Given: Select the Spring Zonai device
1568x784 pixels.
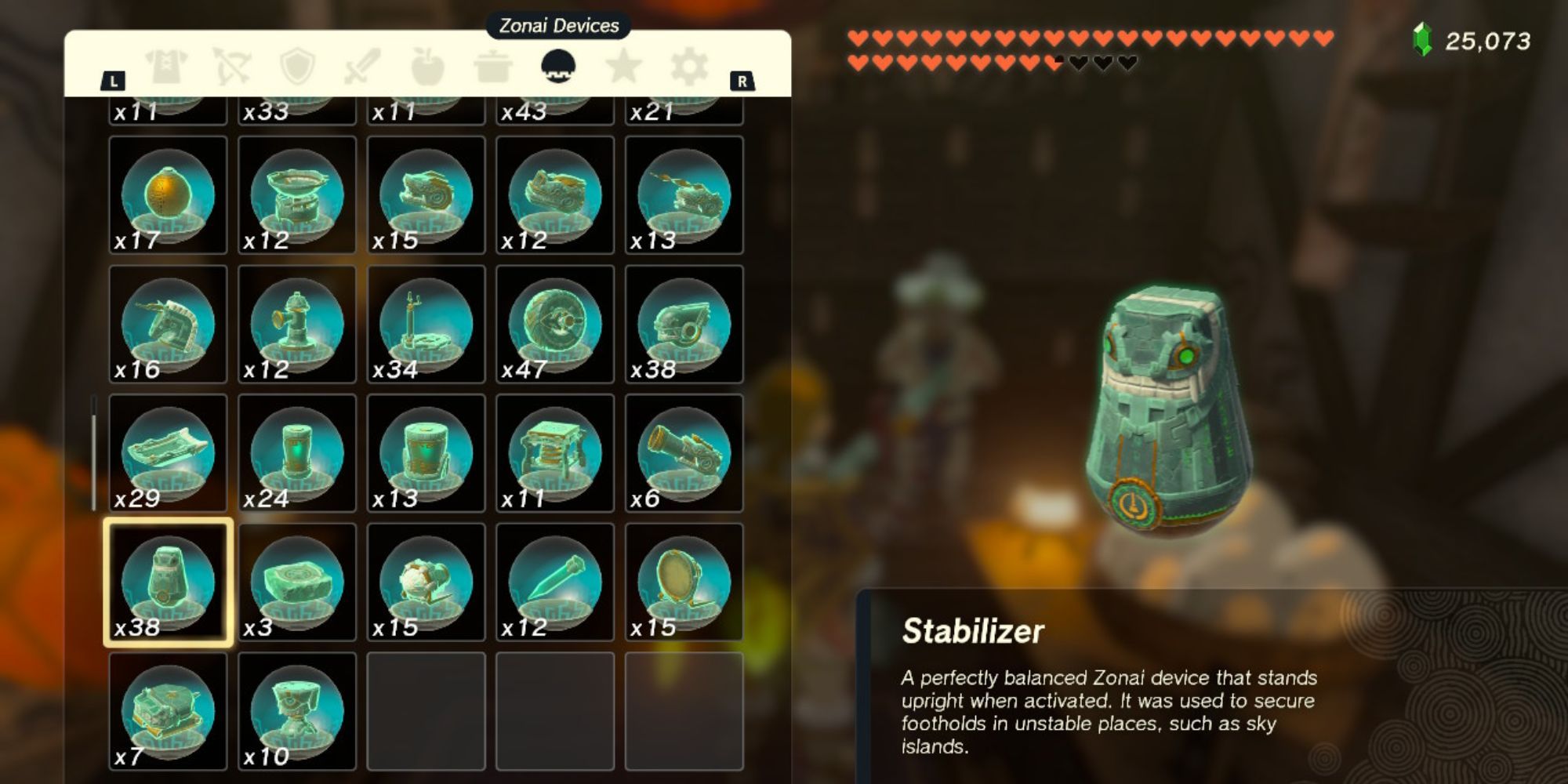Looking at the screenshot, I should click(553, 455).
